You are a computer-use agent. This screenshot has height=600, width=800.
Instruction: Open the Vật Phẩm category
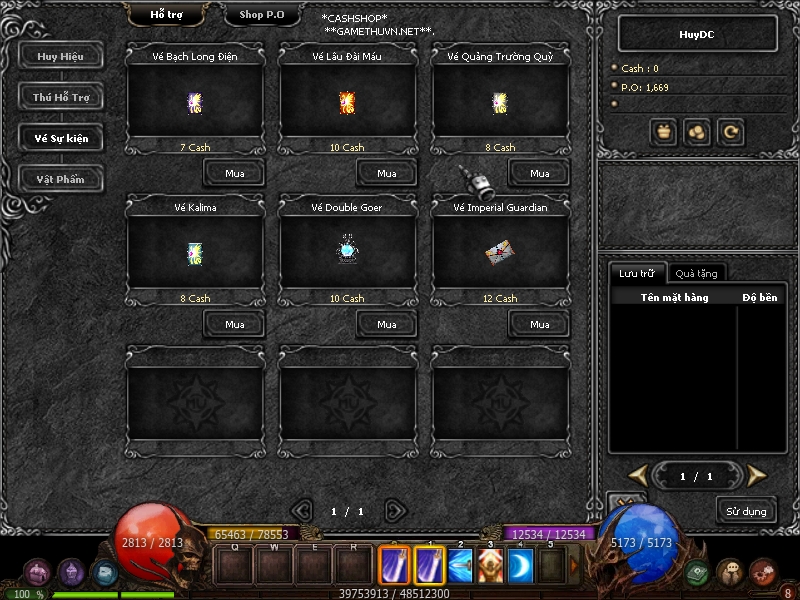coord(60,179)
